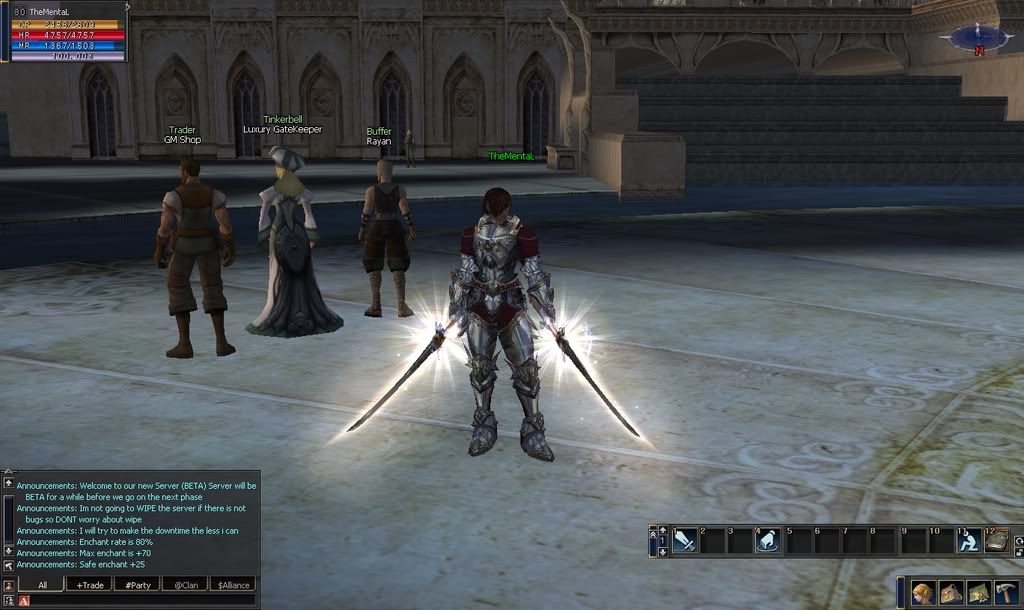Rotate the shortcut bar orientation button
The height and width of the screenshot is (610, 1024).
[1019, 541]
